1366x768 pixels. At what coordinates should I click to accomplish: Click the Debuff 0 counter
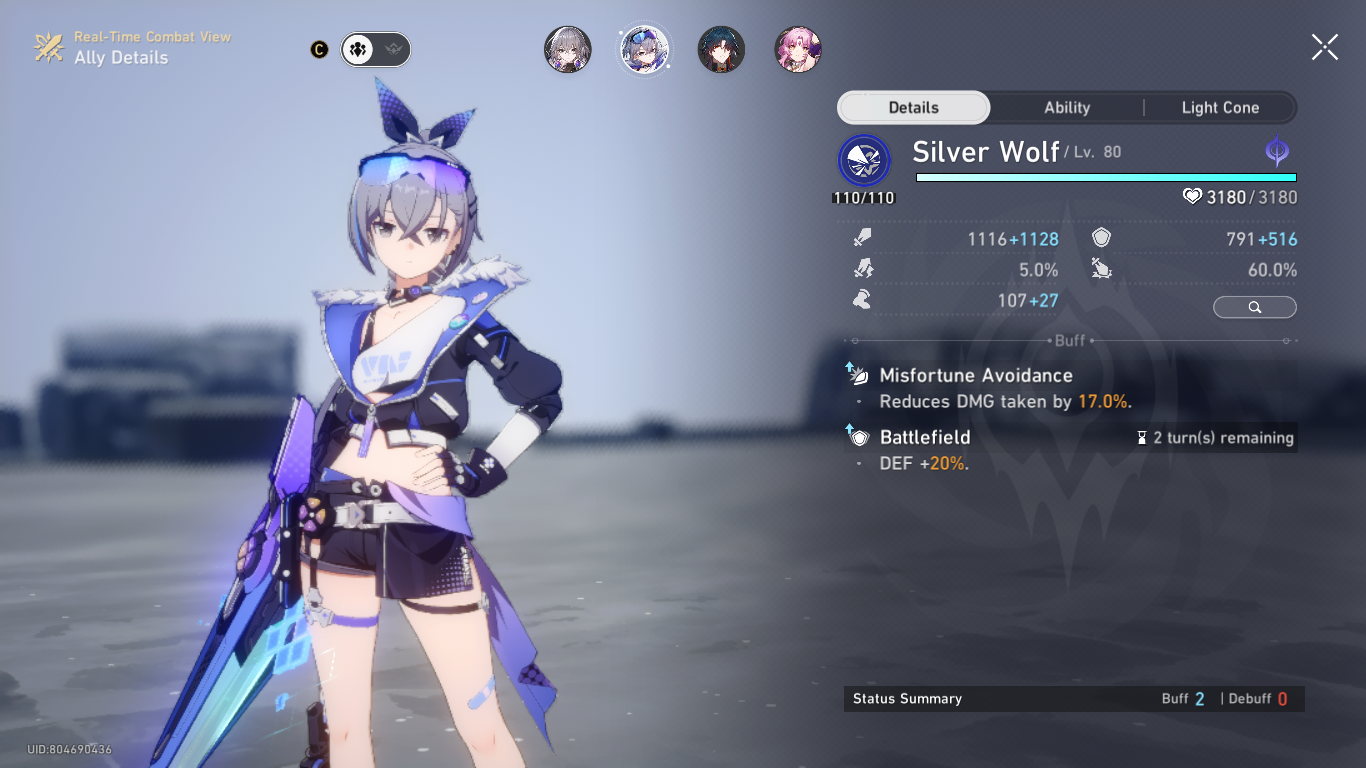pos(1258,698)
